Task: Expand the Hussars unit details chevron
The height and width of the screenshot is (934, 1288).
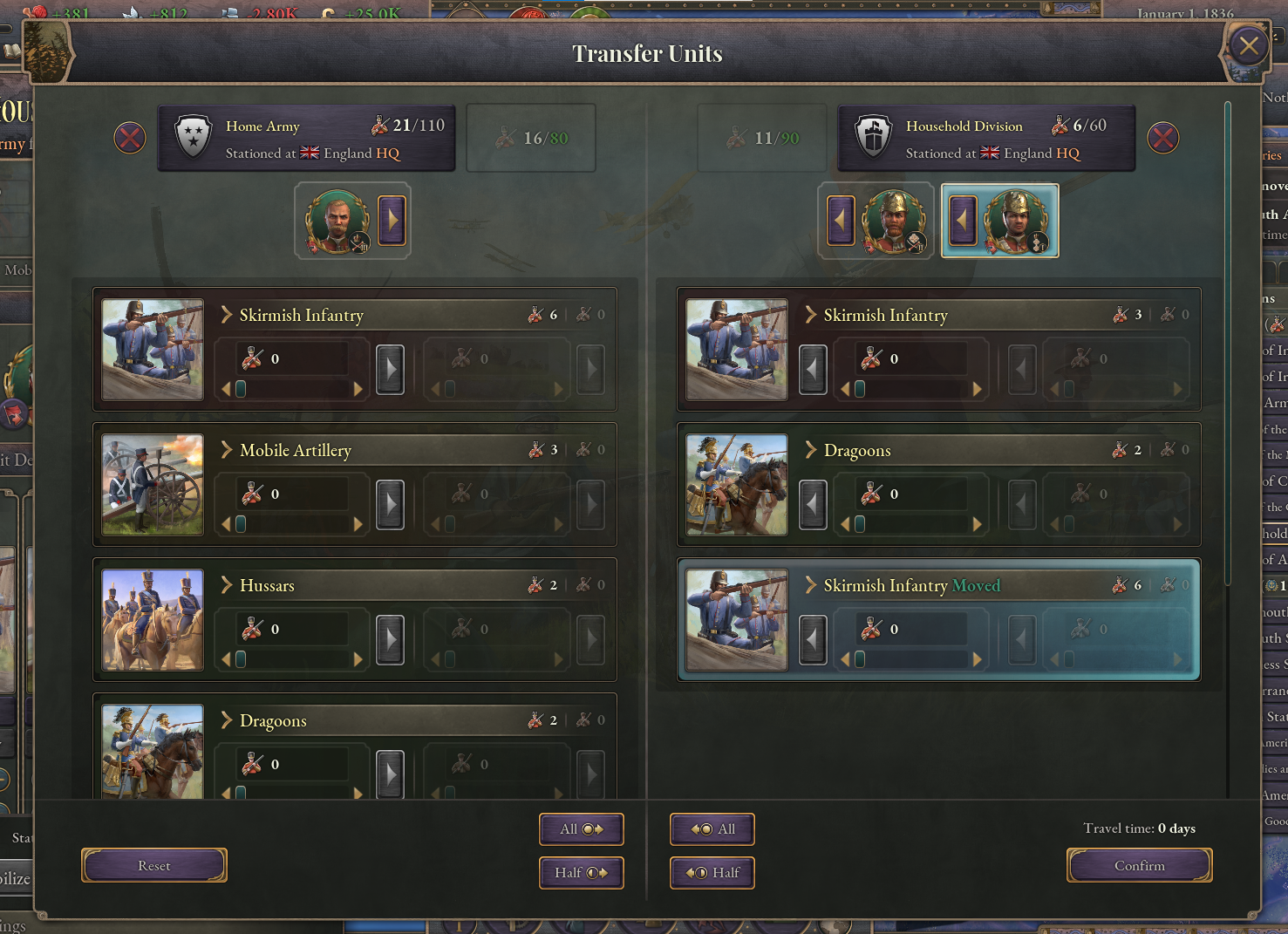Action: tap(226, 585)
